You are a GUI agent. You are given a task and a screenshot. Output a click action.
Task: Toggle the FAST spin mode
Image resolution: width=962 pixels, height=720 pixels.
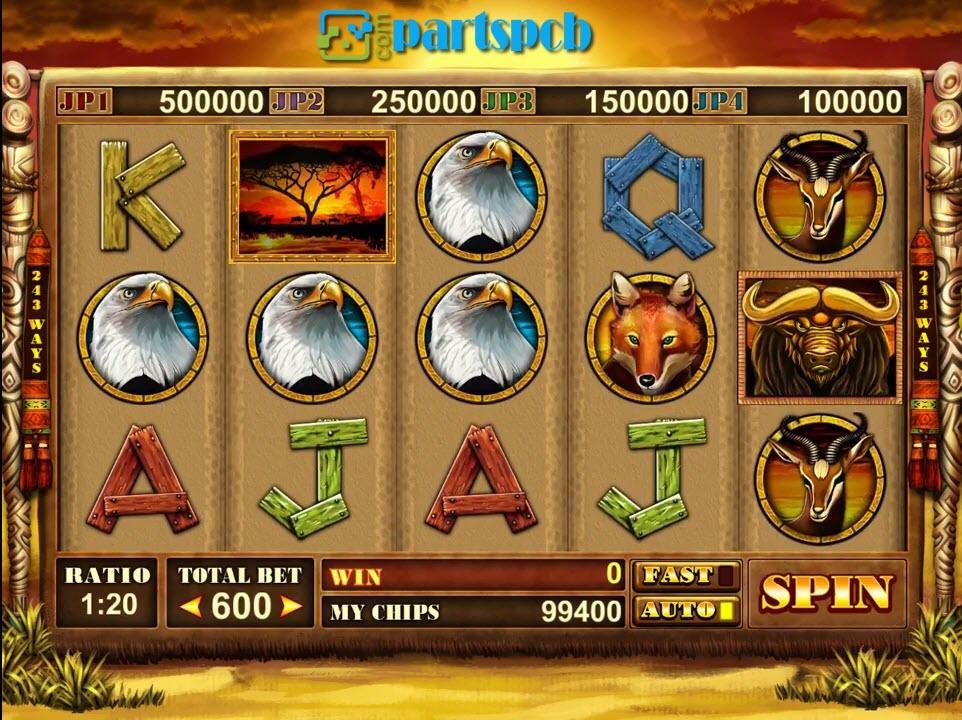[686, 575]
